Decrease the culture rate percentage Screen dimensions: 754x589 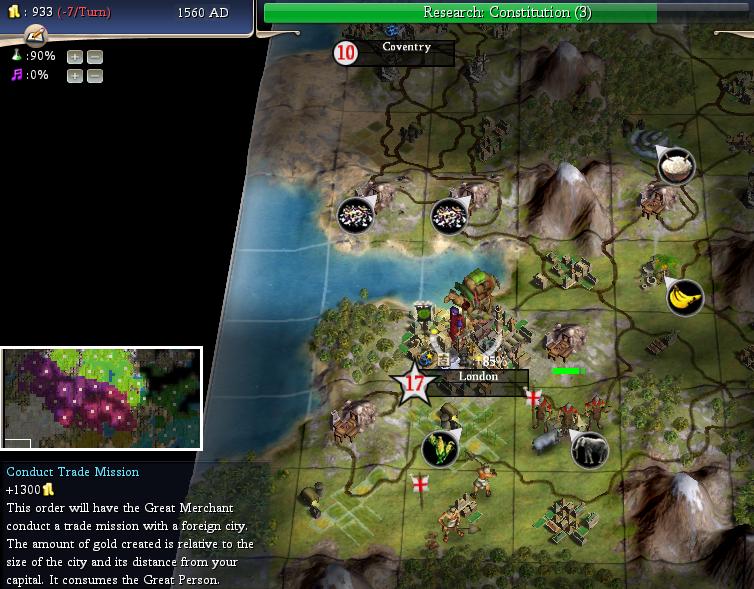pyautogui.click(x=93, y=75)
